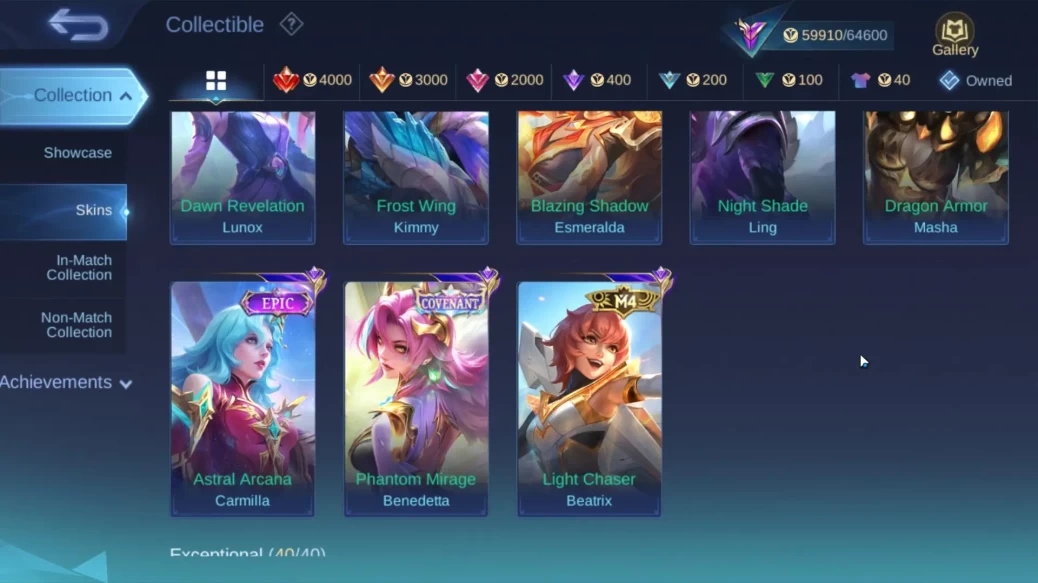Open the Gallery
1038x583 pixels.
955,35
